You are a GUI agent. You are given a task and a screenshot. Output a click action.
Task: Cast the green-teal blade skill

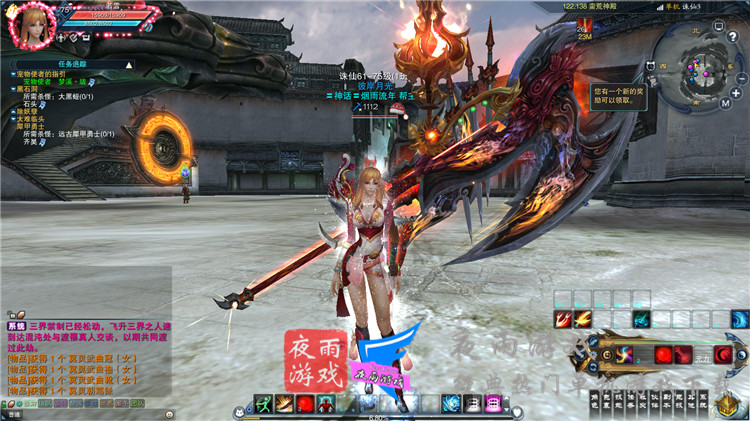coord(641,319)
